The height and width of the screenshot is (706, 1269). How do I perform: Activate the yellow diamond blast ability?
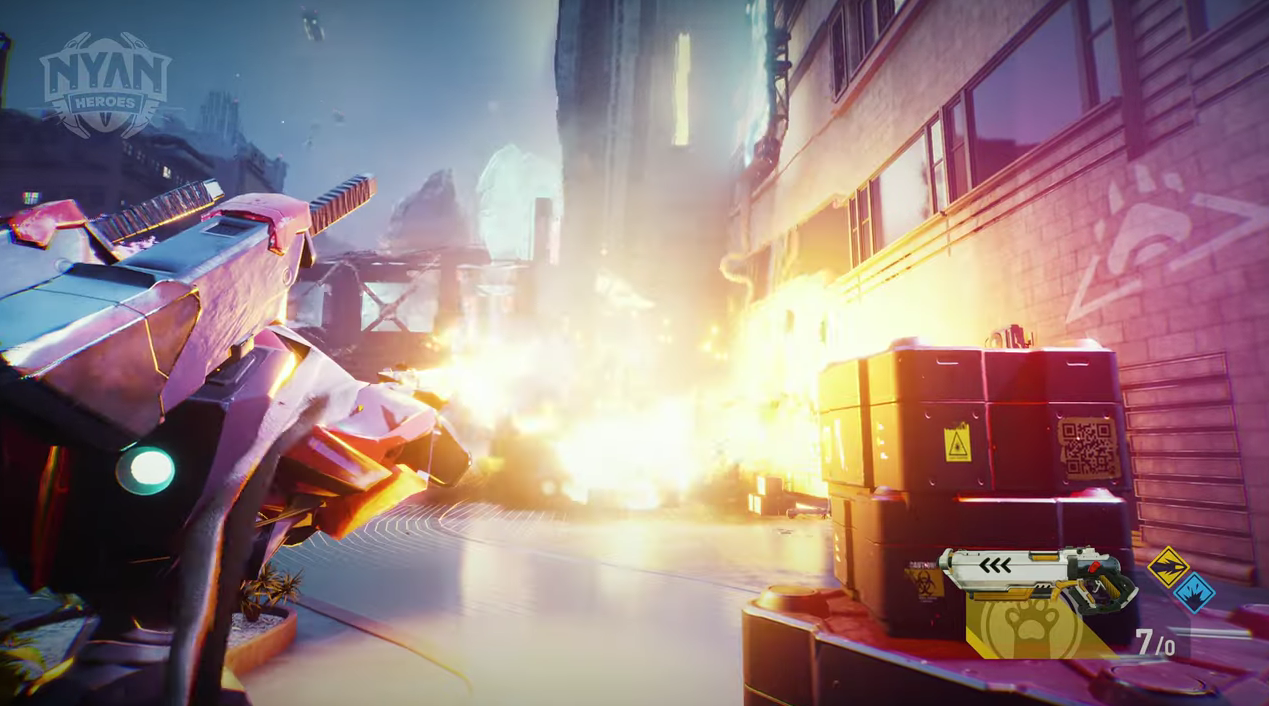(1166, 567)
